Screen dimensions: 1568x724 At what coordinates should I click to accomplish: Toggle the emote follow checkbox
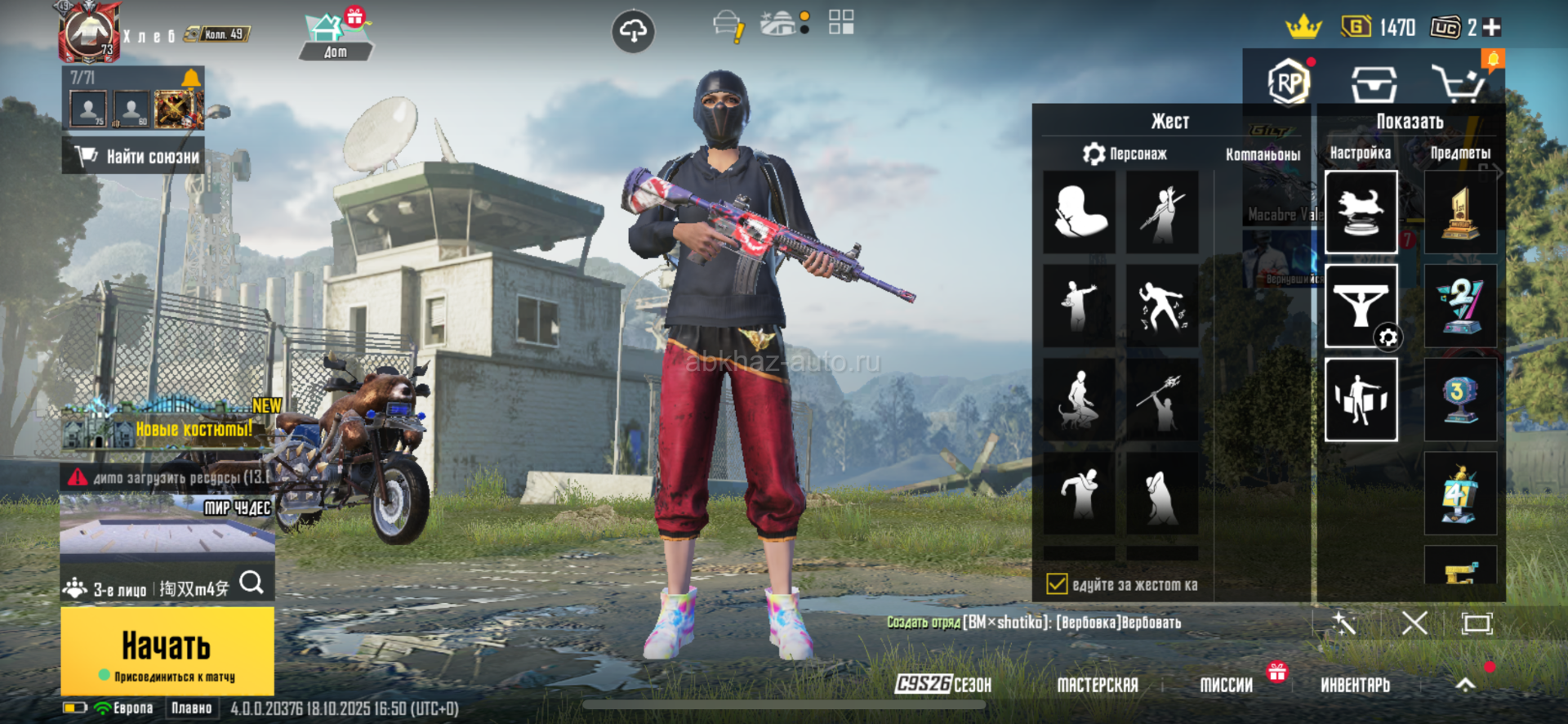(1057, 584)
